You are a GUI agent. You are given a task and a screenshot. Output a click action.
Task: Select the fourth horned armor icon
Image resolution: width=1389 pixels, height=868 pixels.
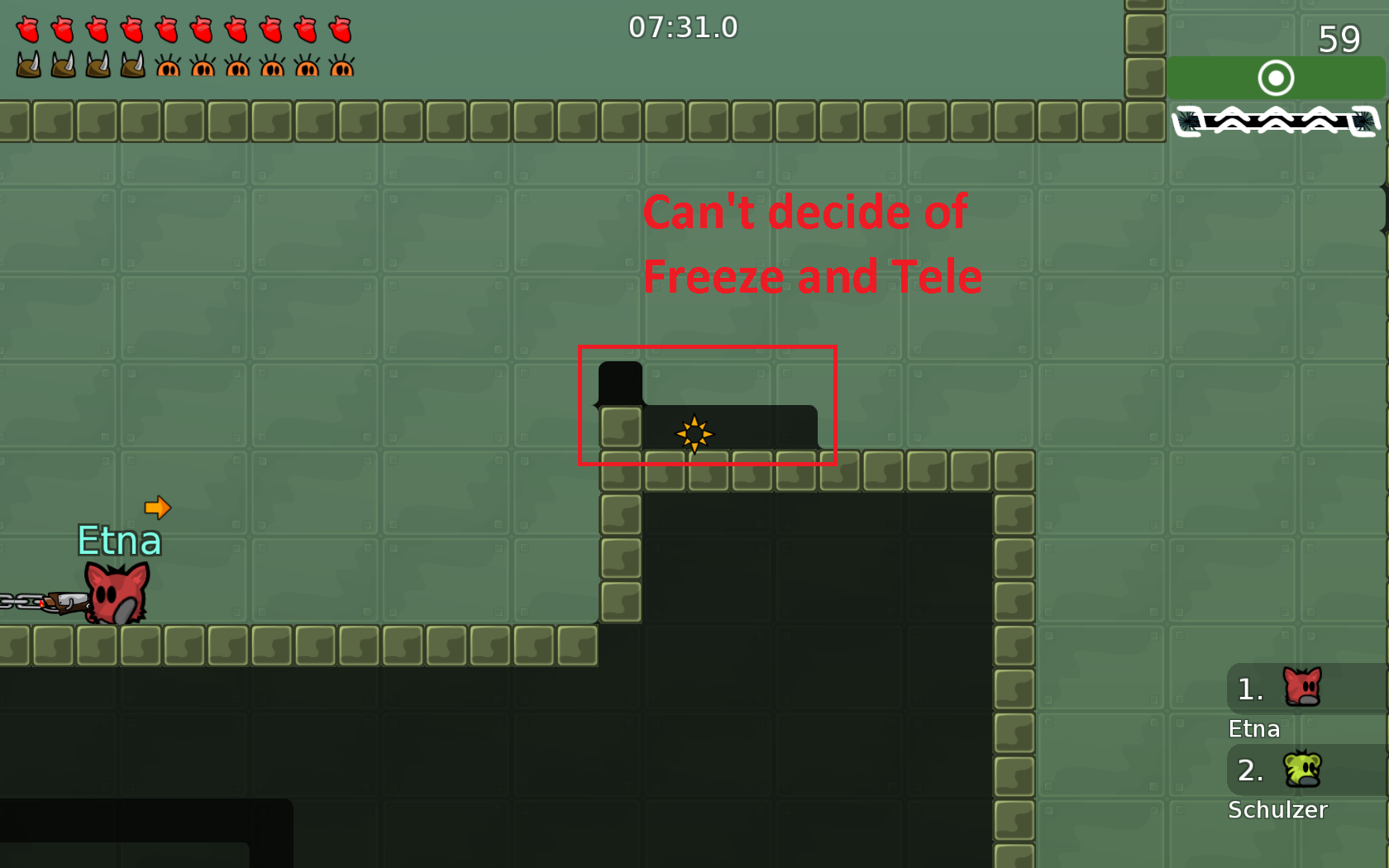point(131,64)
